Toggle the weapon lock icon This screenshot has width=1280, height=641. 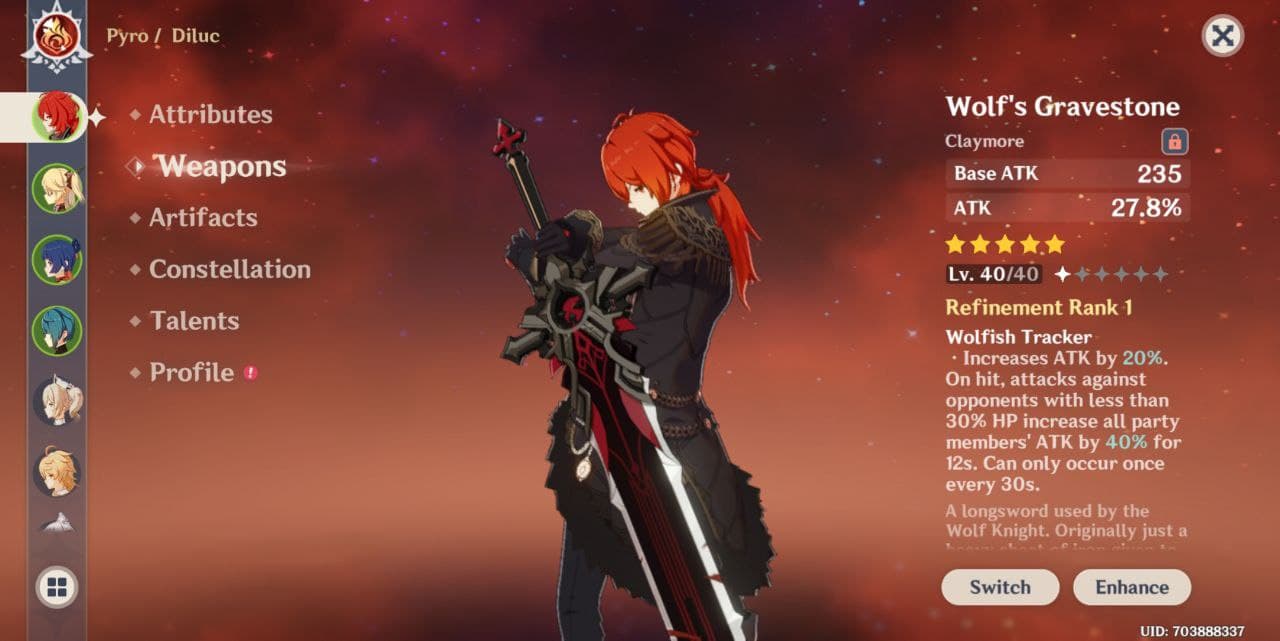point(1175,141)
